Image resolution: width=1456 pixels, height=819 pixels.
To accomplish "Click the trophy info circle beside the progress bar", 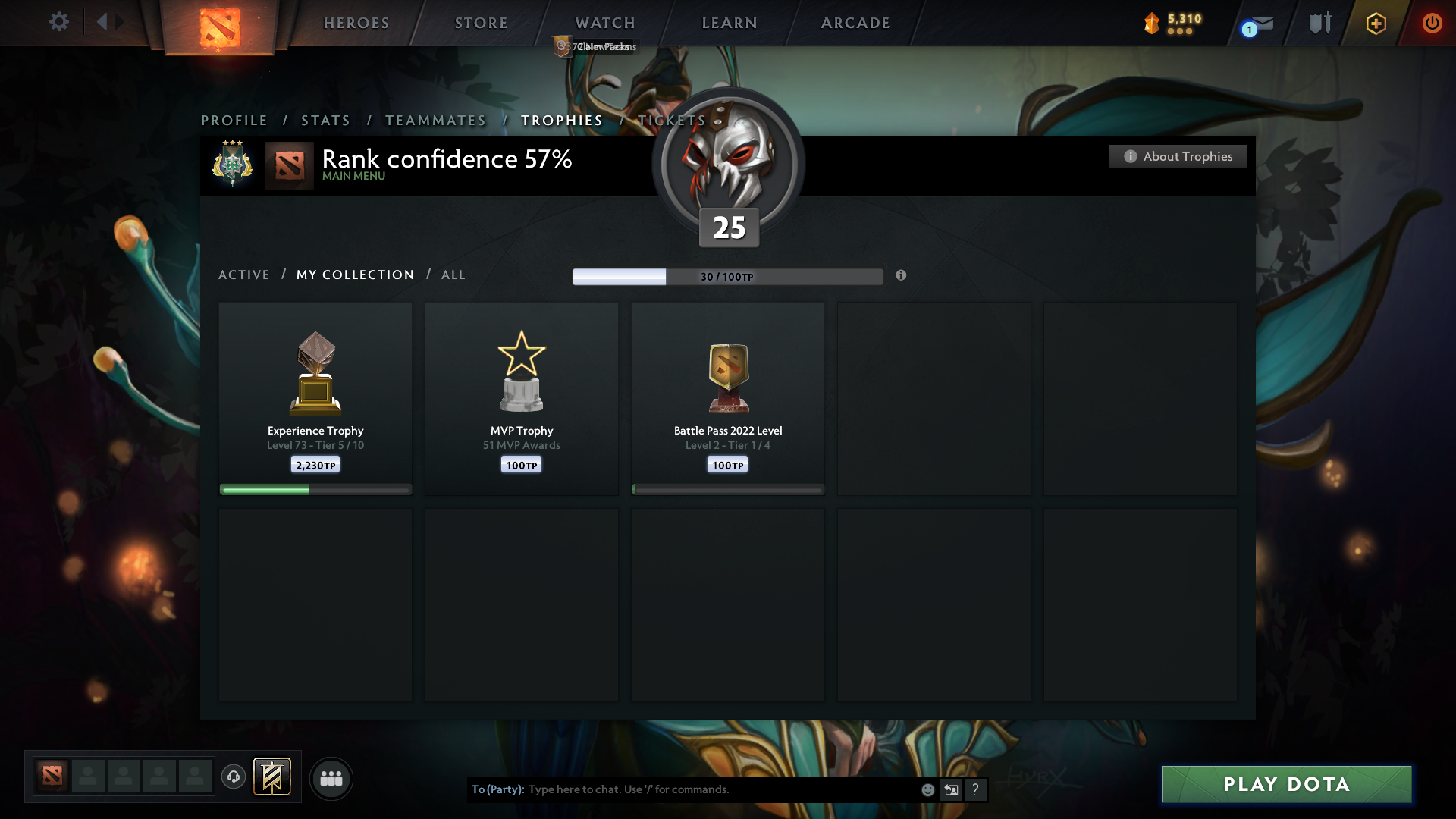I will point(902,277).
